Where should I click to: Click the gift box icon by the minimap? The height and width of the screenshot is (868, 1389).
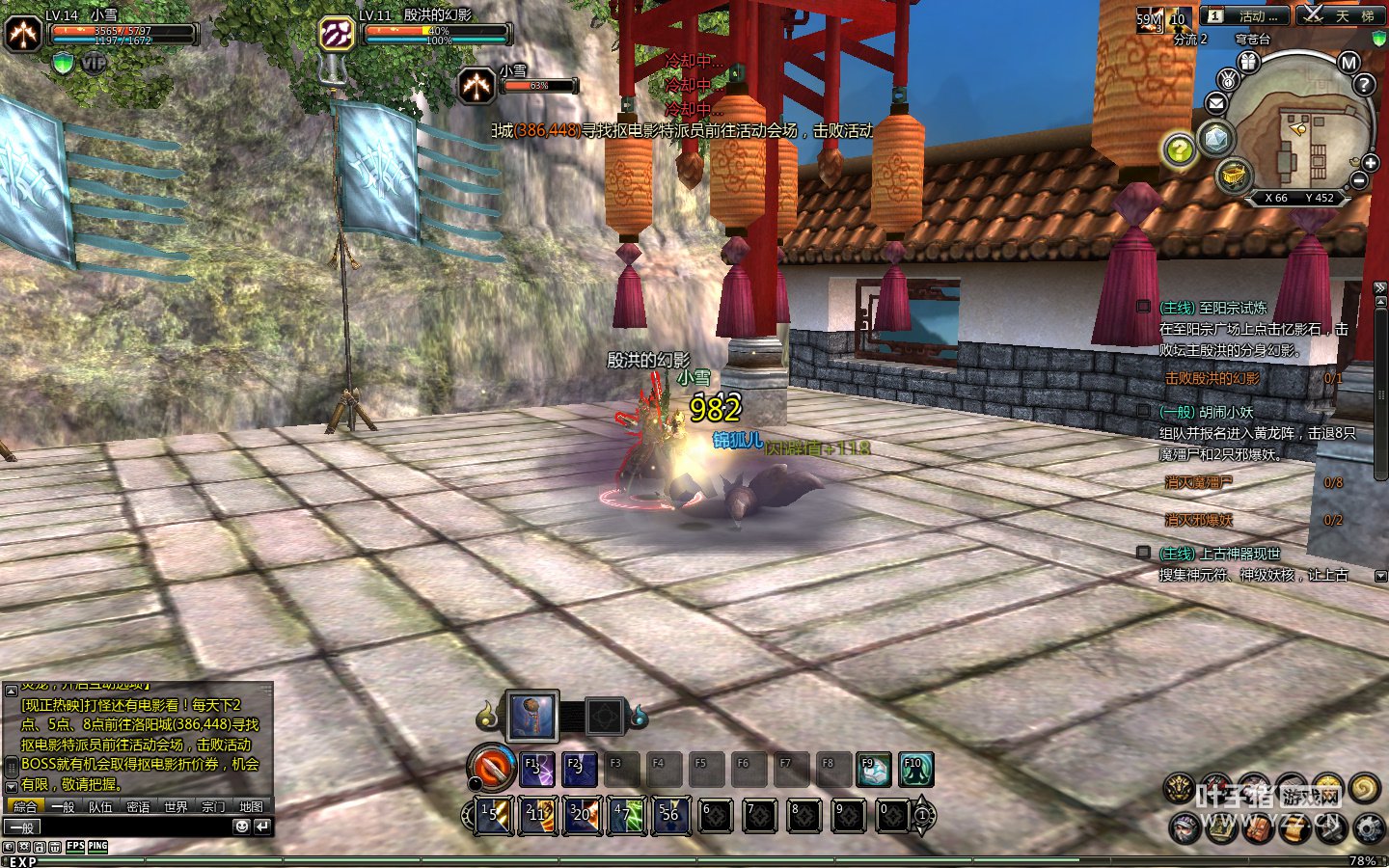(x=1249, y=63)
